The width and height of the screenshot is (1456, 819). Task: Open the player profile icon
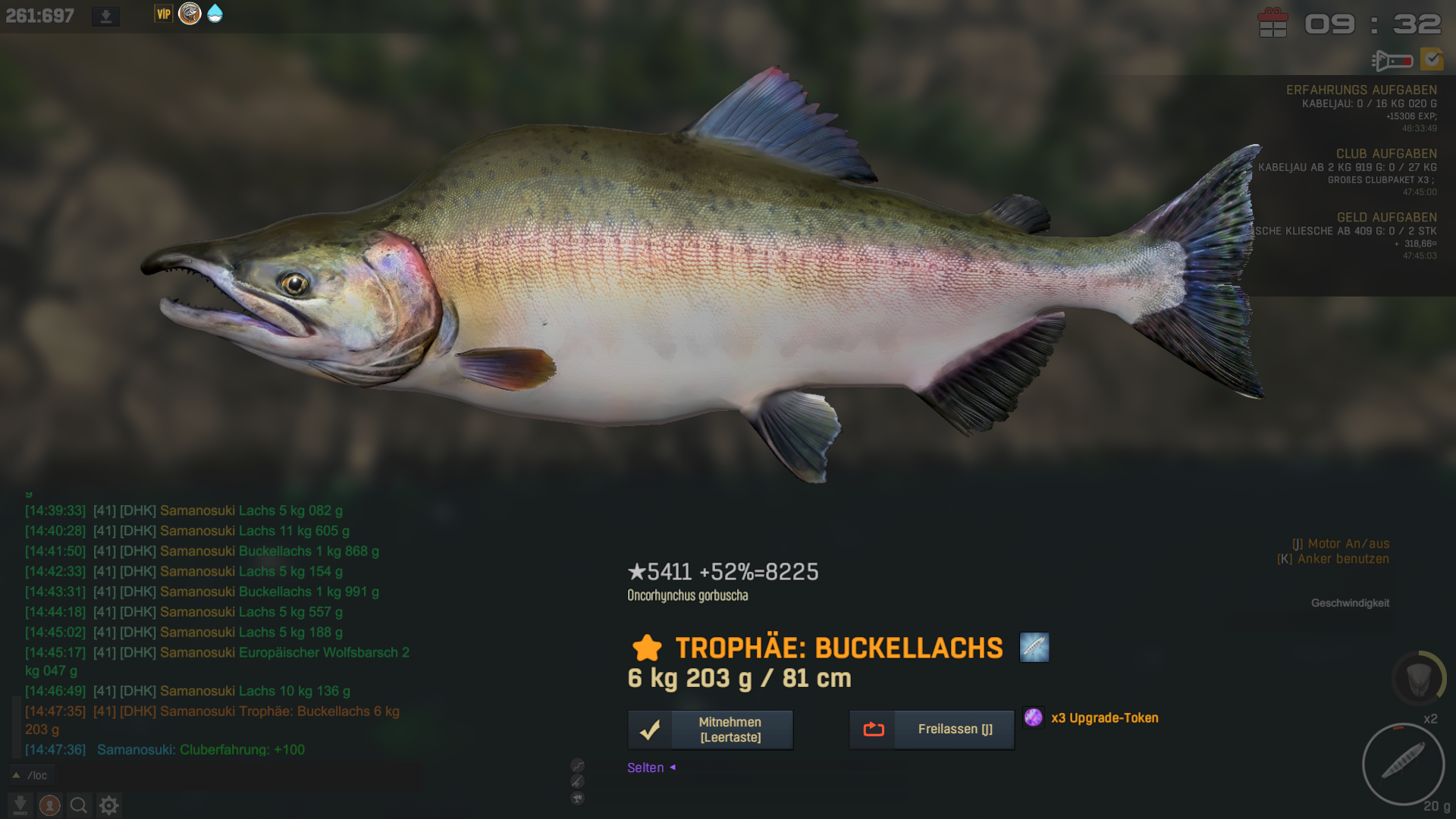click(x=50, y=805)
